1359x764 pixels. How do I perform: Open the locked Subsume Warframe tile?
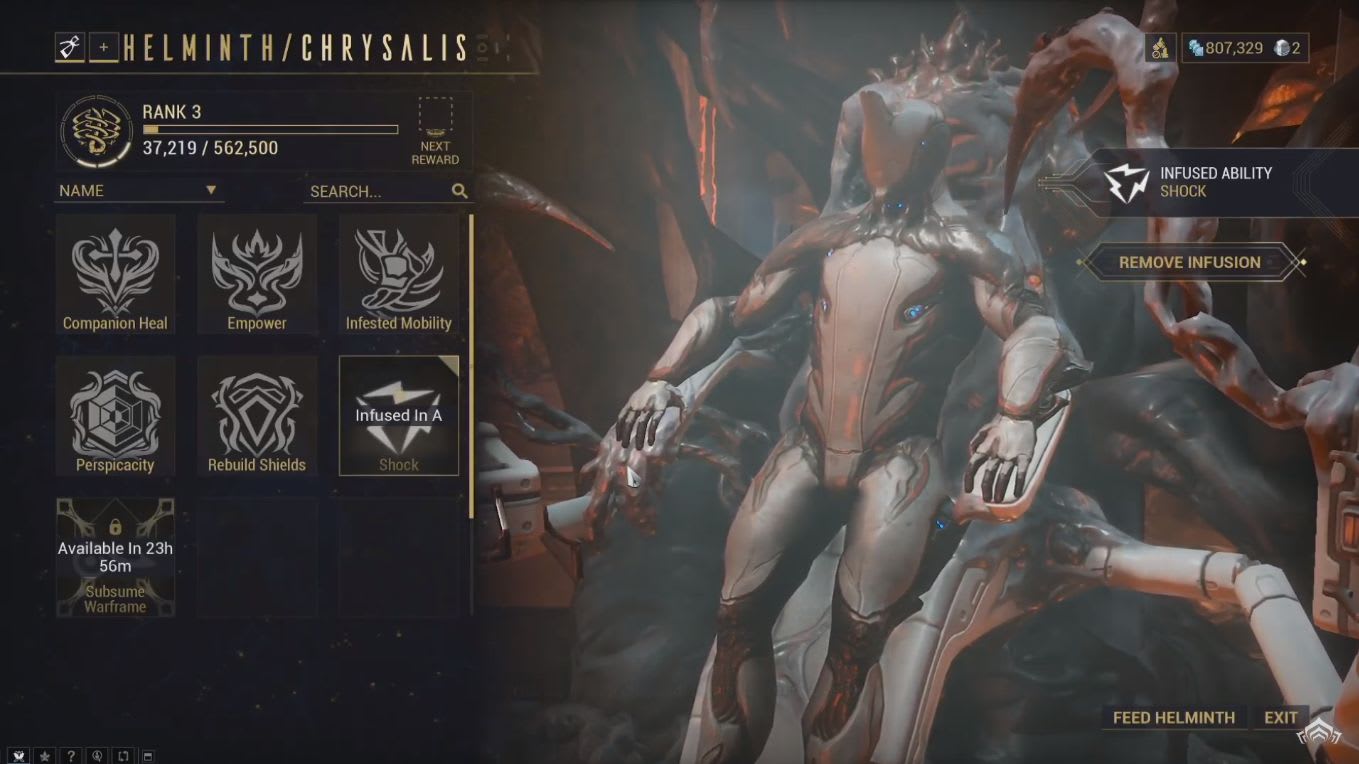[115, 557]
